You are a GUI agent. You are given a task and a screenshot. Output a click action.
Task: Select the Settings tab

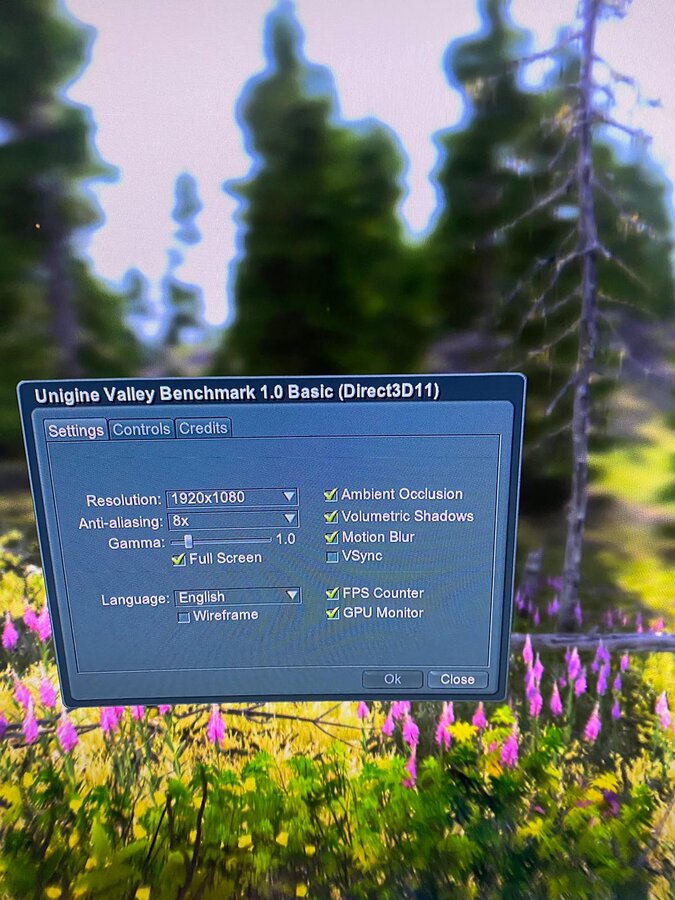click(76, 430)
